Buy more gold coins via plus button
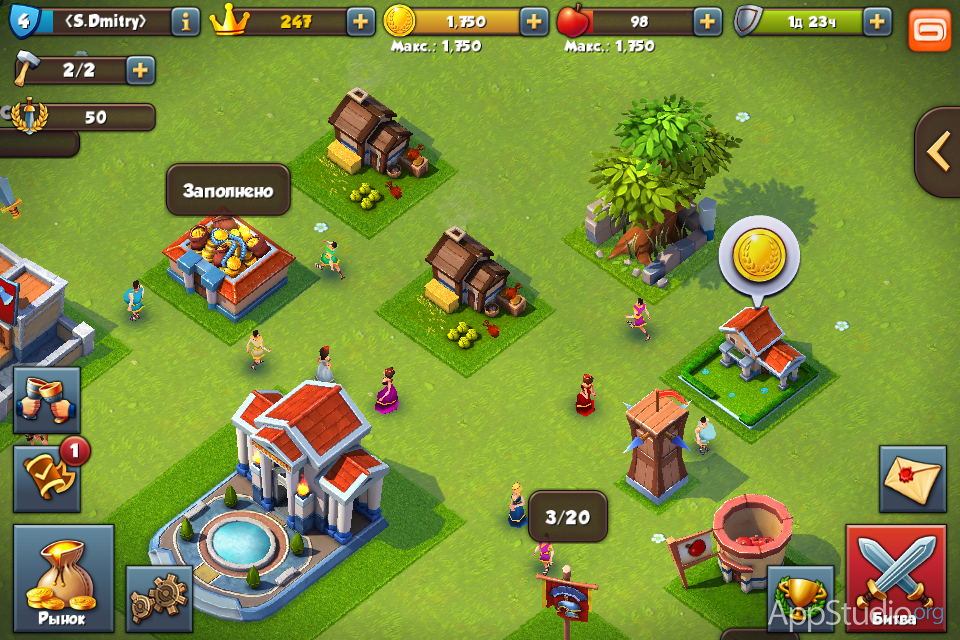This screenshot has width=960, height=640. click(x=534, y=20)
